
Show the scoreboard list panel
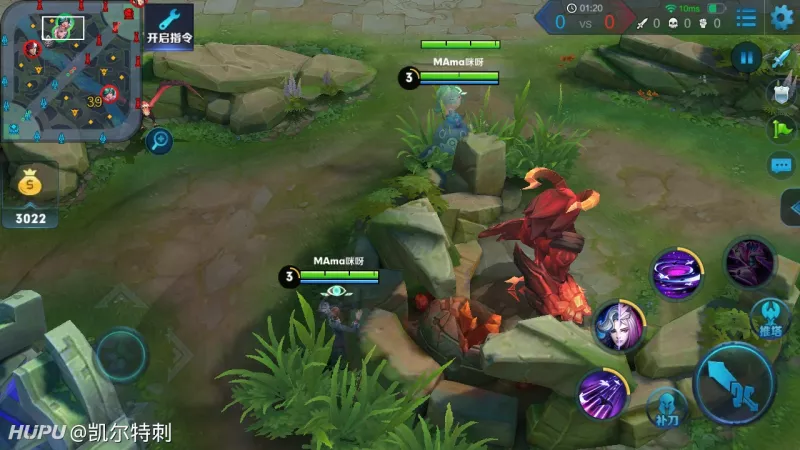click(746, 18)
